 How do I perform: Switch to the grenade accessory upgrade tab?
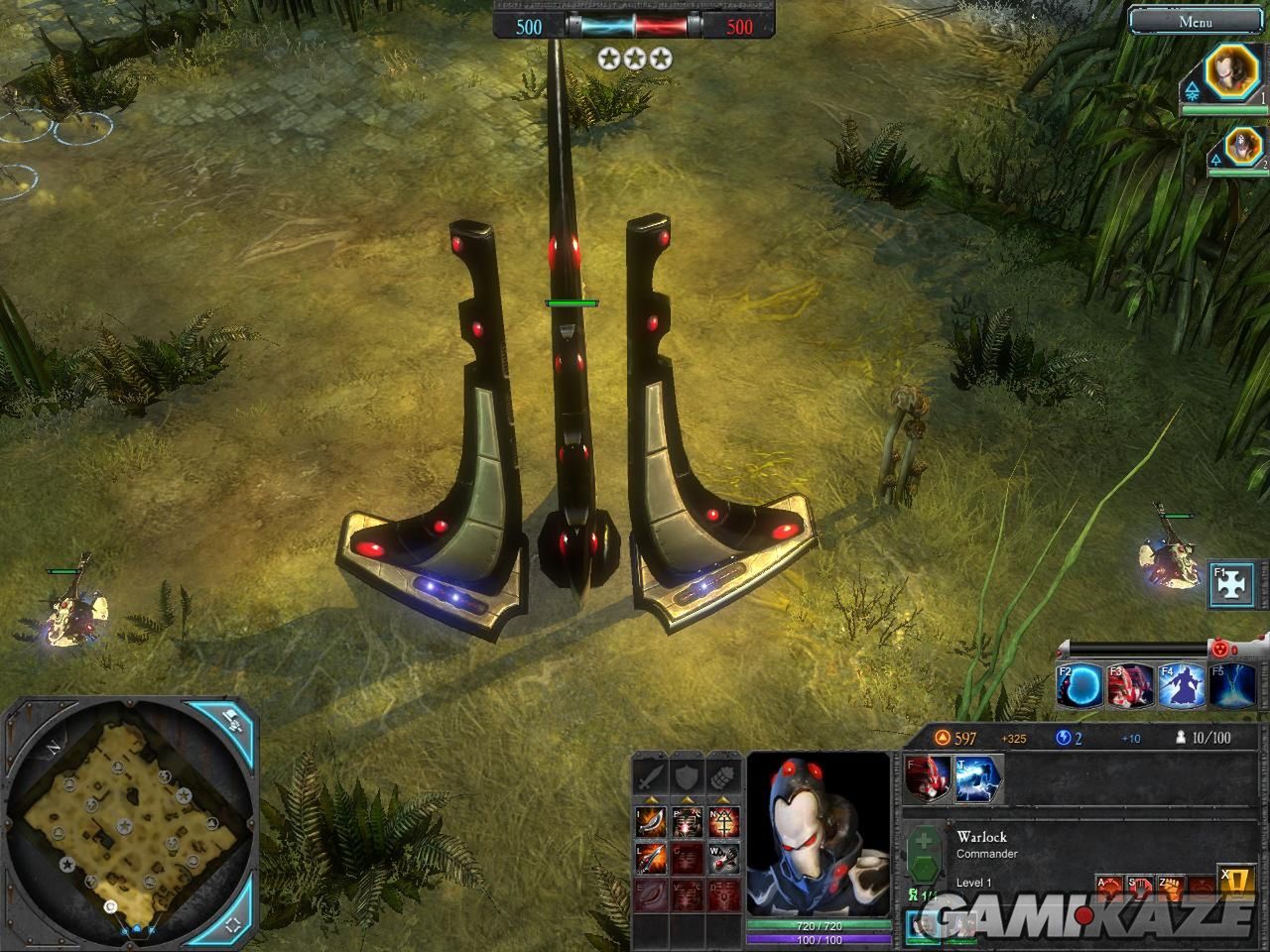coord(724,776)
